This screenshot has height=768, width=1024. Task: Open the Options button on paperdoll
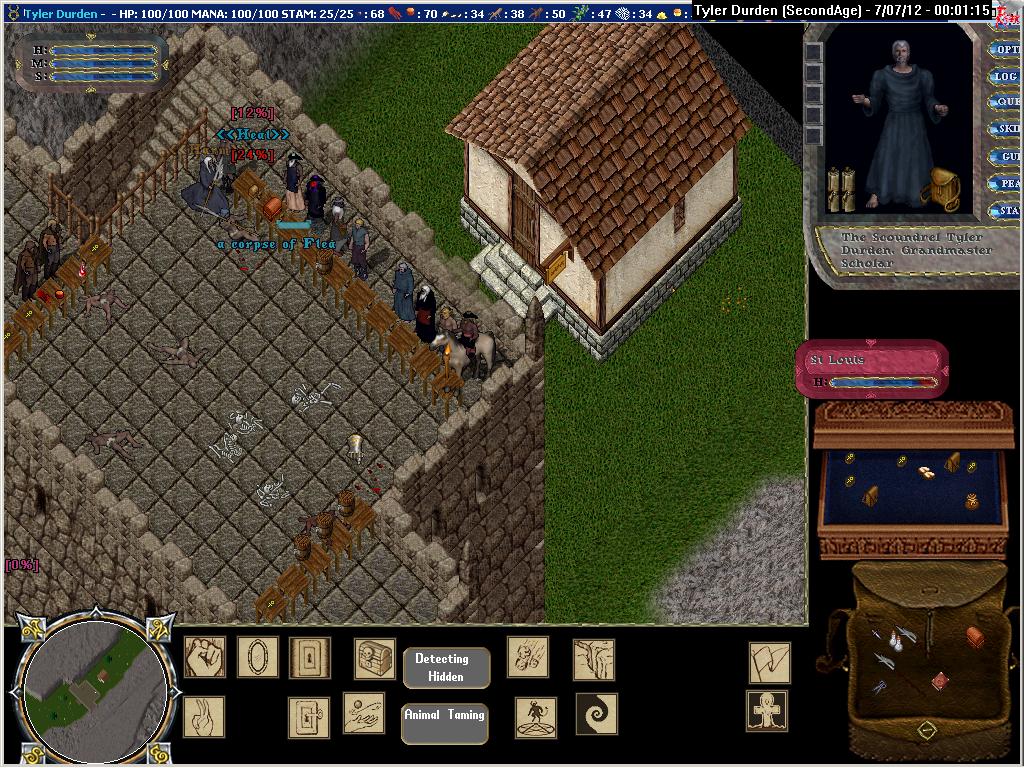1005,49
